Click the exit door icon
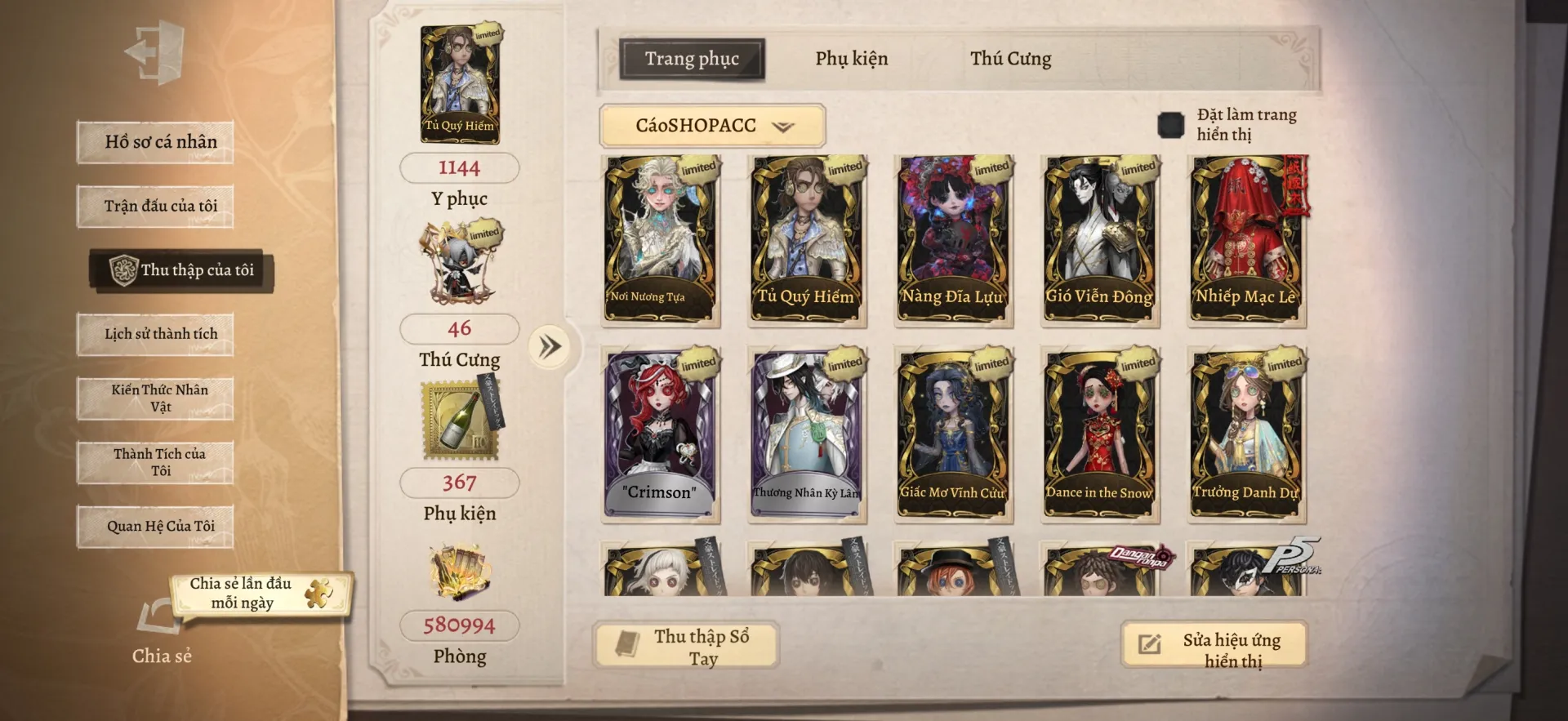 pos(155,53)
